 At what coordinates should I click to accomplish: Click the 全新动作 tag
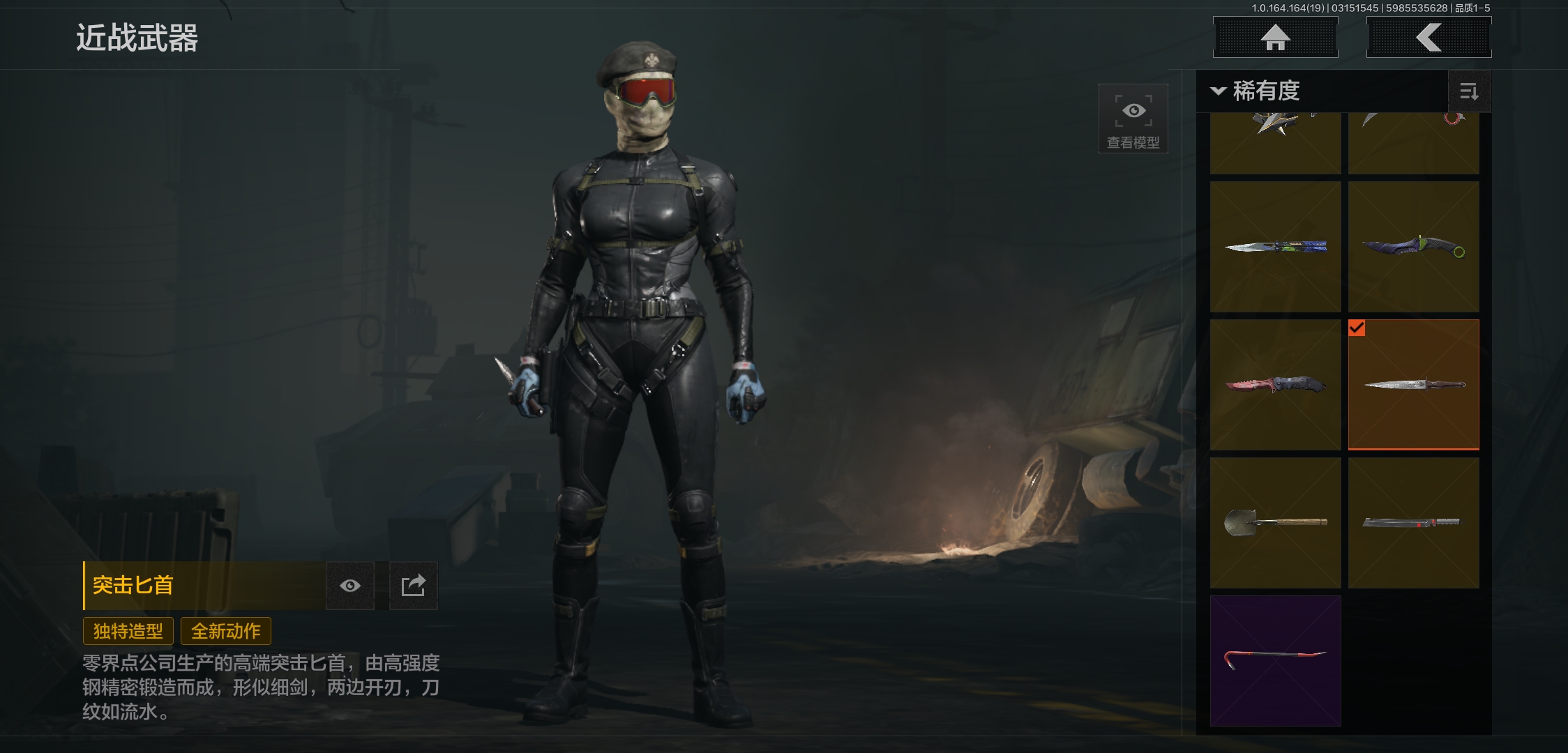pyautogui.click(x=226, y=631)
